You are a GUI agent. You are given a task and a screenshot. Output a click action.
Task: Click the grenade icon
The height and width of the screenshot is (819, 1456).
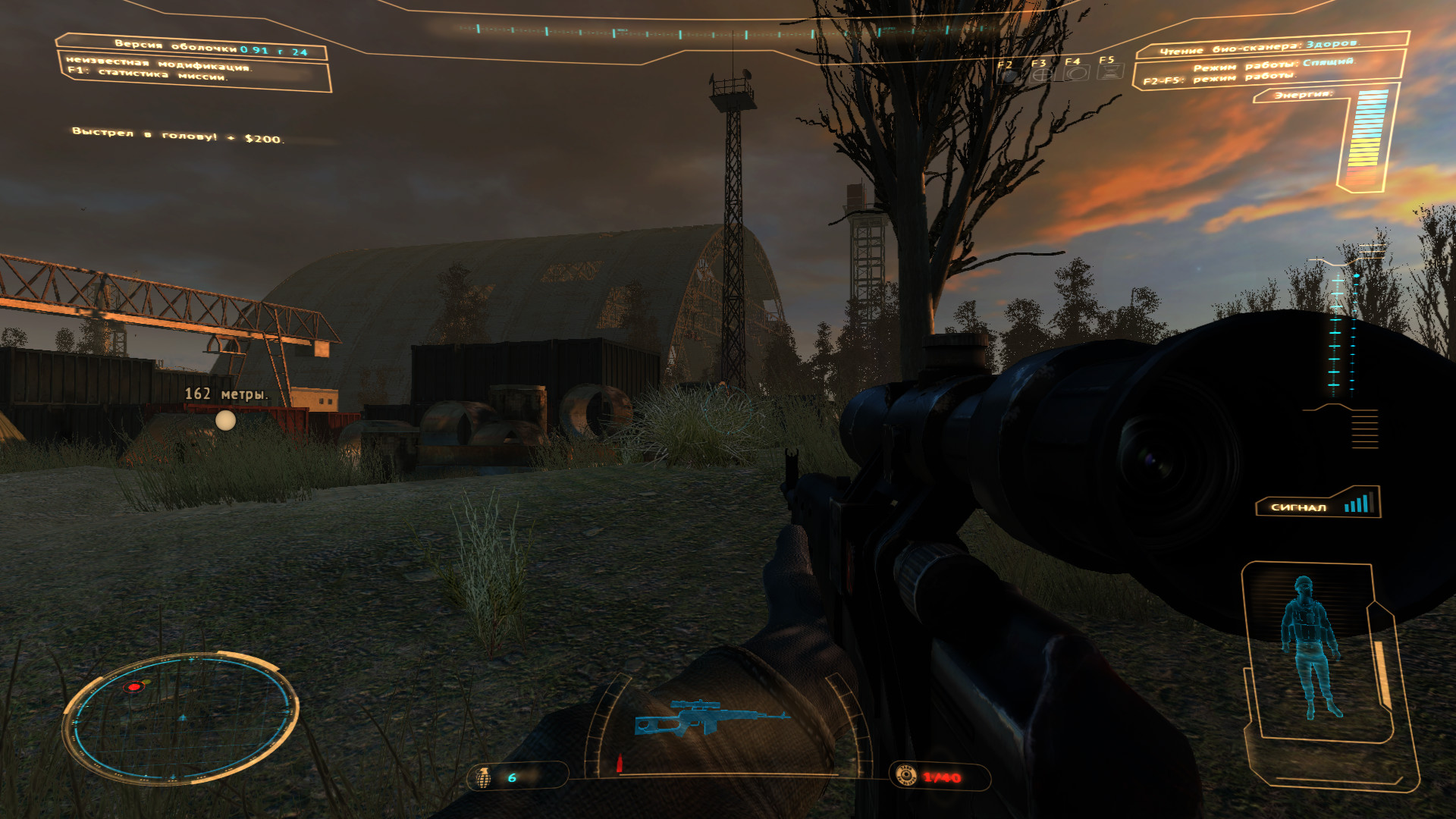coord(483,777)
